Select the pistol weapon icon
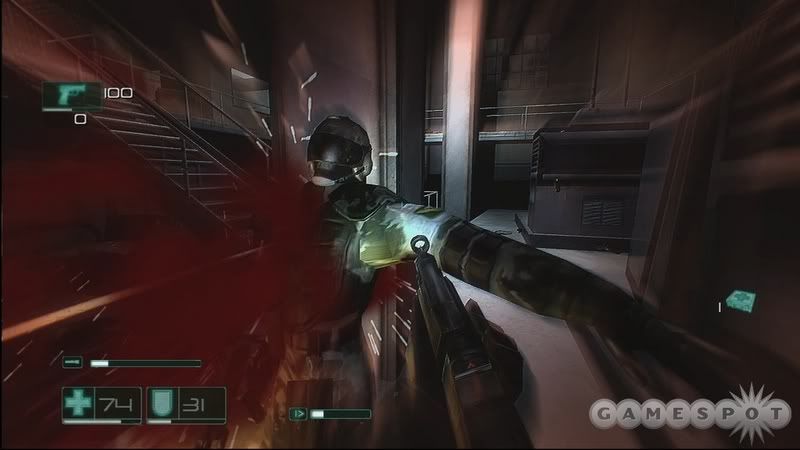Screen dimensions: 800x450 [69, 96]
